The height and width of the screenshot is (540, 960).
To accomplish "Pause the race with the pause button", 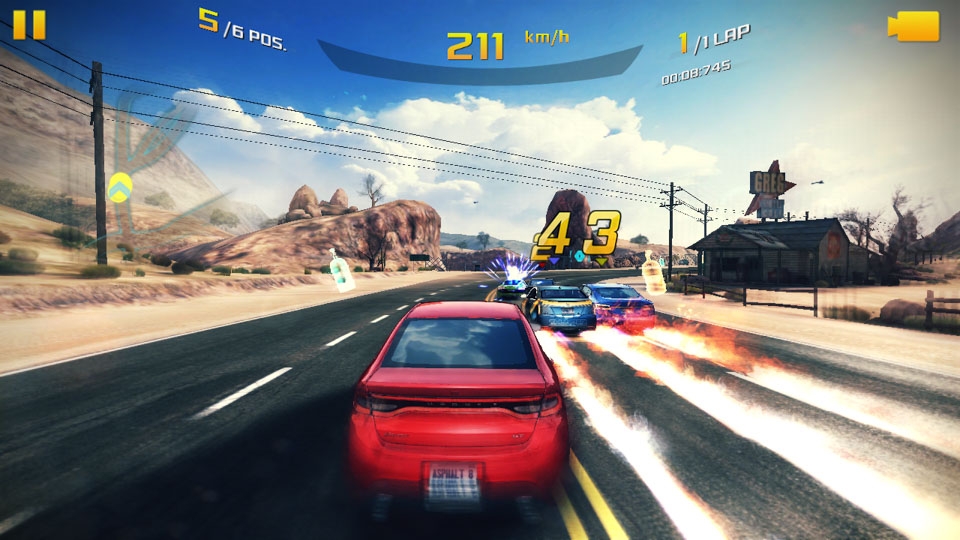I will pyautogui.click(x=29, y=25).
